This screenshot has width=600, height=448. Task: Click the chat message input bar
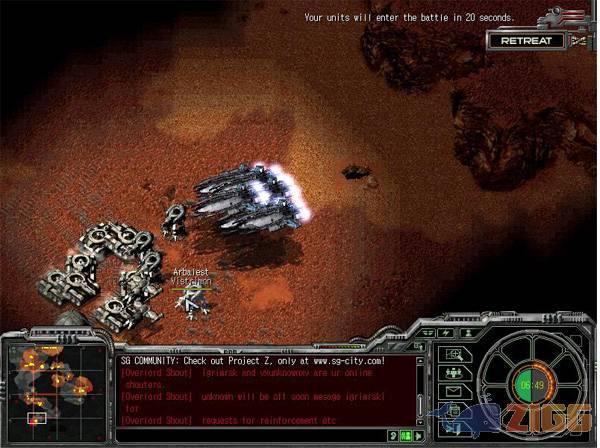tap(250, 436)
